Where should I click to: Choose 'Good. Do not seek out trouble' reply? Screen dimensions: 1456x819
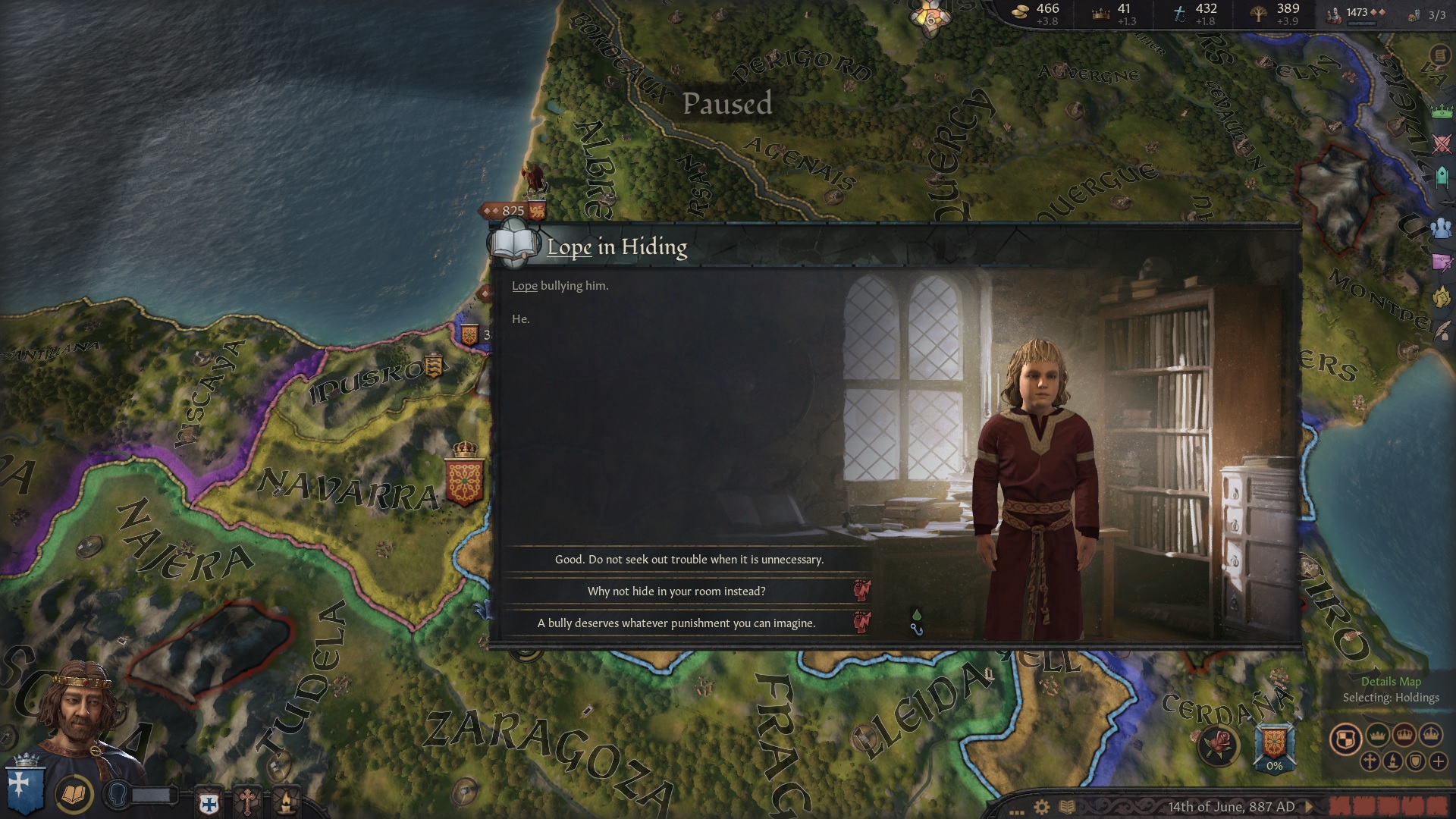tap(689, 560)
